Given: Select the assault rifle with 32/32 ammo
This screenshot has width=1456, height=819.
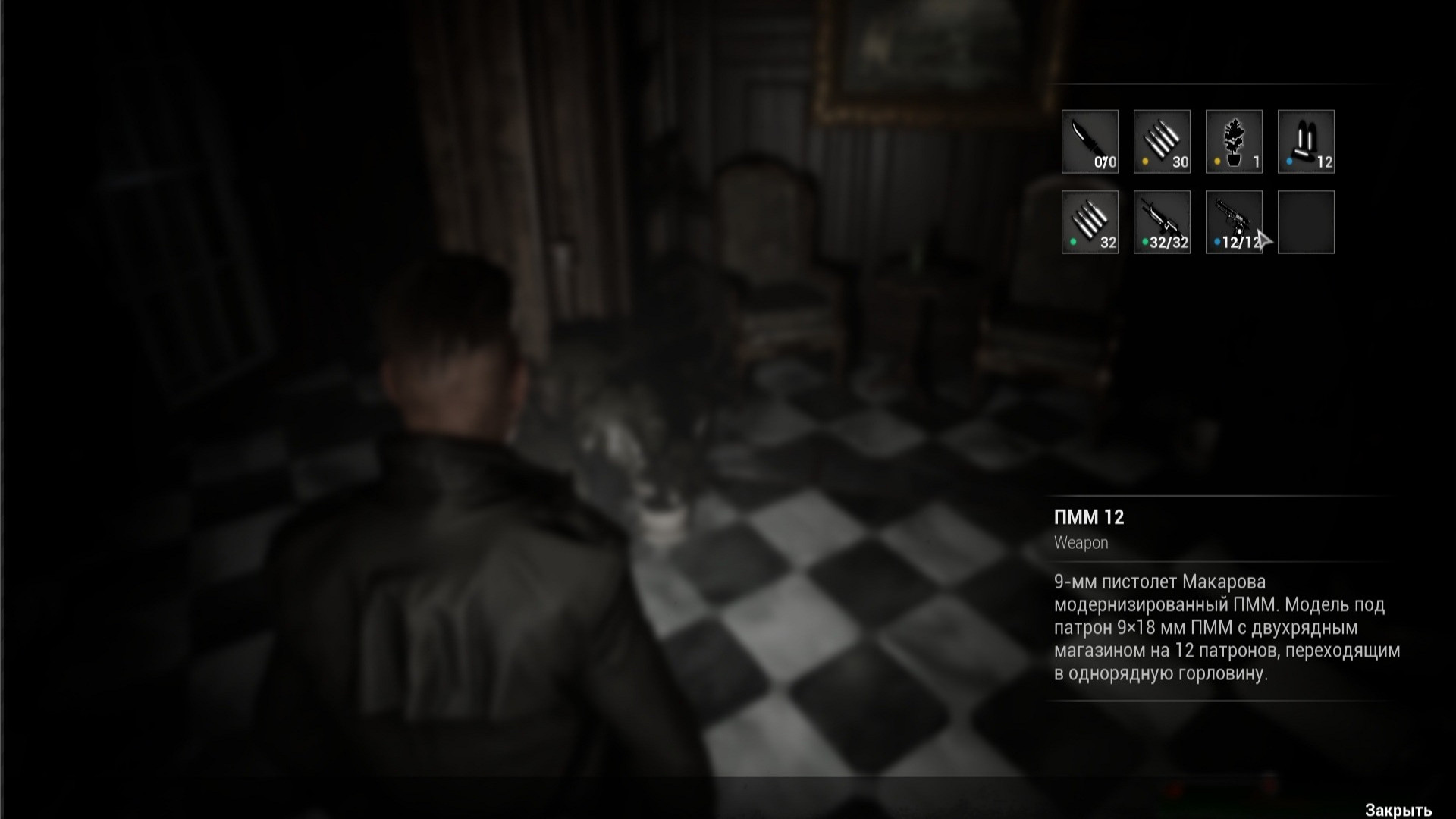Looking at the screenshot, I should 1162,220.
